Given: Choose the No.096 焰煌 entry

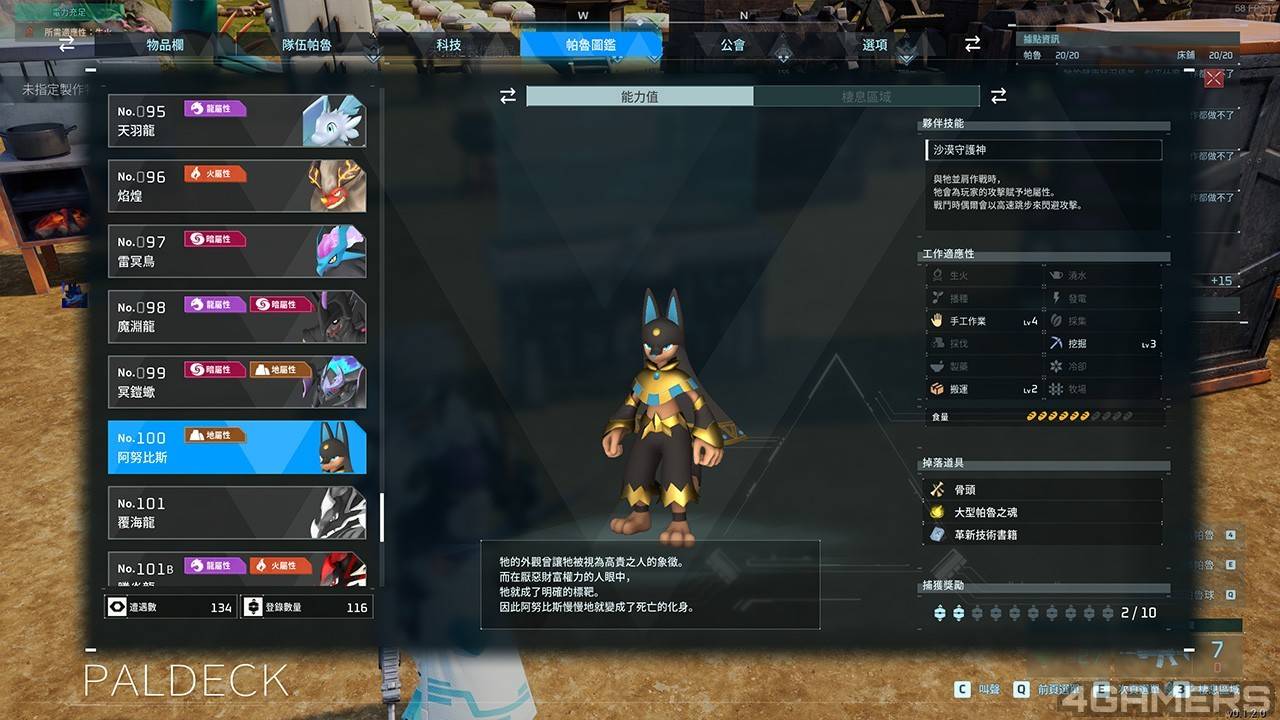Looking at the screenshot, I should (237, 186).
